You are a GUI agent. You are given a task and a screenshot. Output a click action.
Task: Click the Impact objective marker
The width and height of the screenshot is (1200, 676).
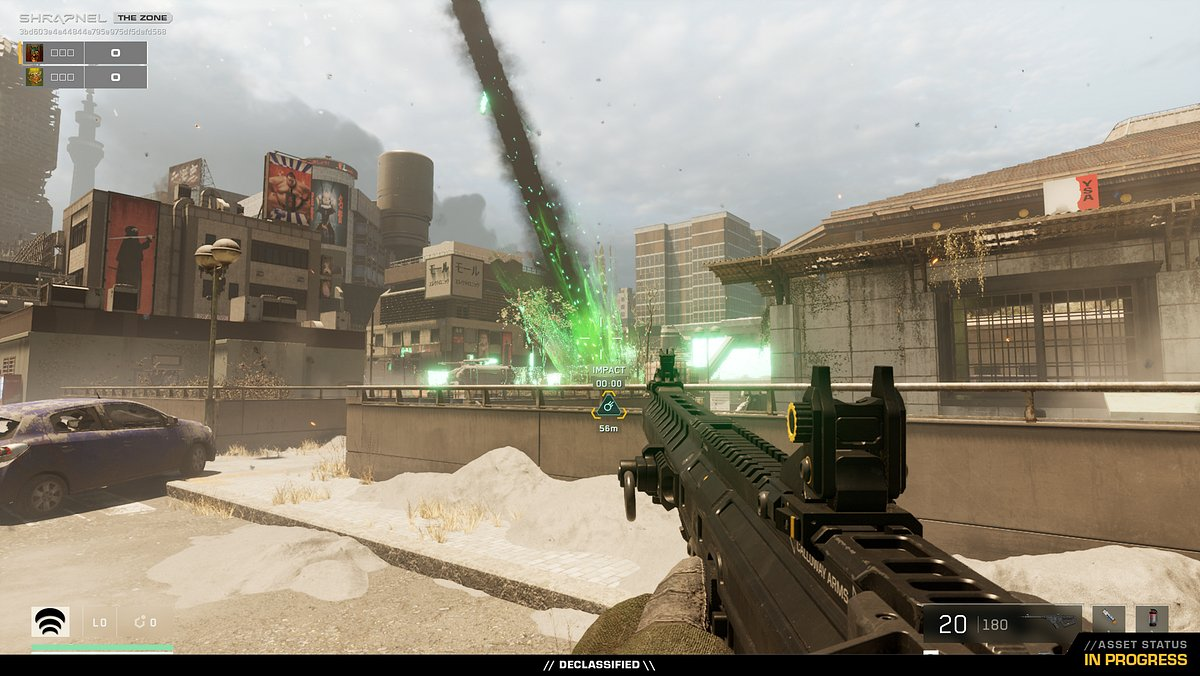coord(608,406)
